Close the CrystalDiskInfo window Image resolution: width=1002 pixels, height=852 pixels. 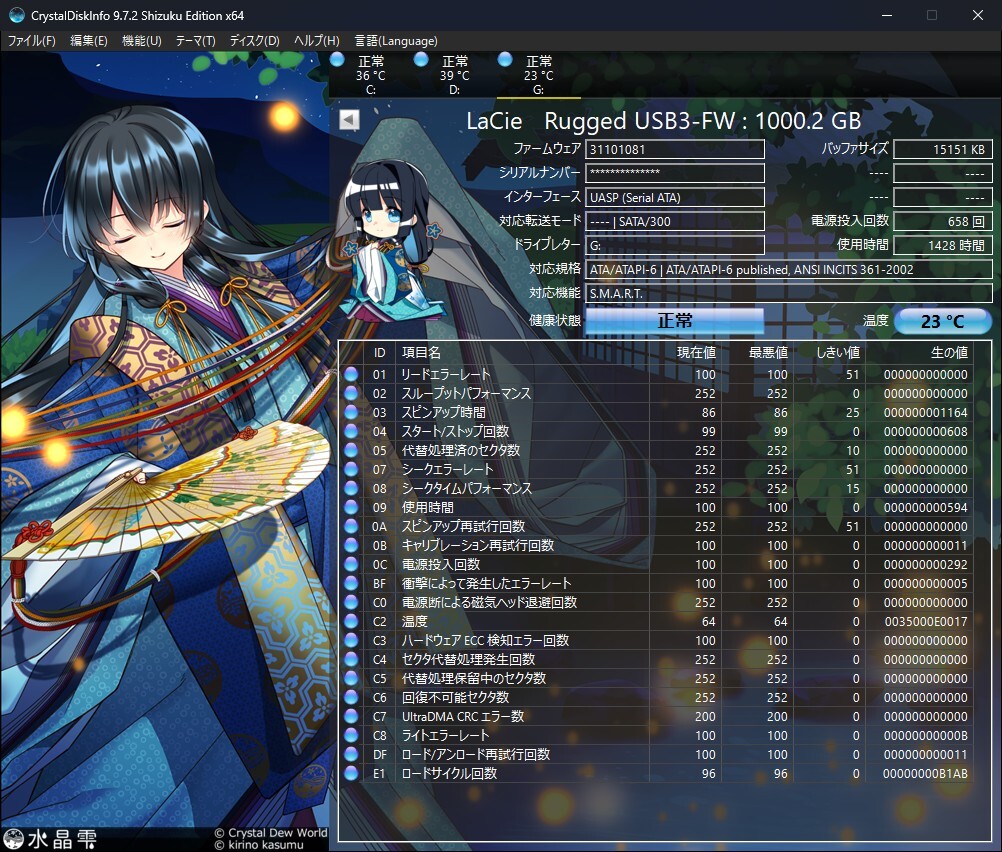[x=978, y=15]
